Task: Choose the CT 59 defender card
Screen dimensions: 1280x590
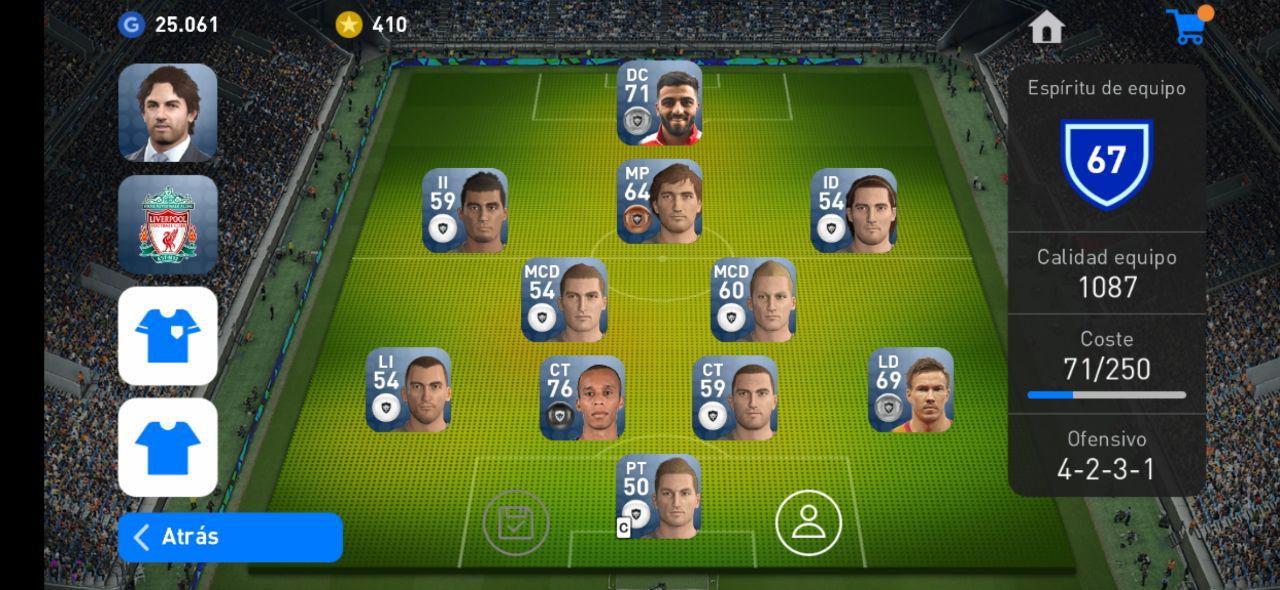Action: pyautogui.click(x=735, y=398)
